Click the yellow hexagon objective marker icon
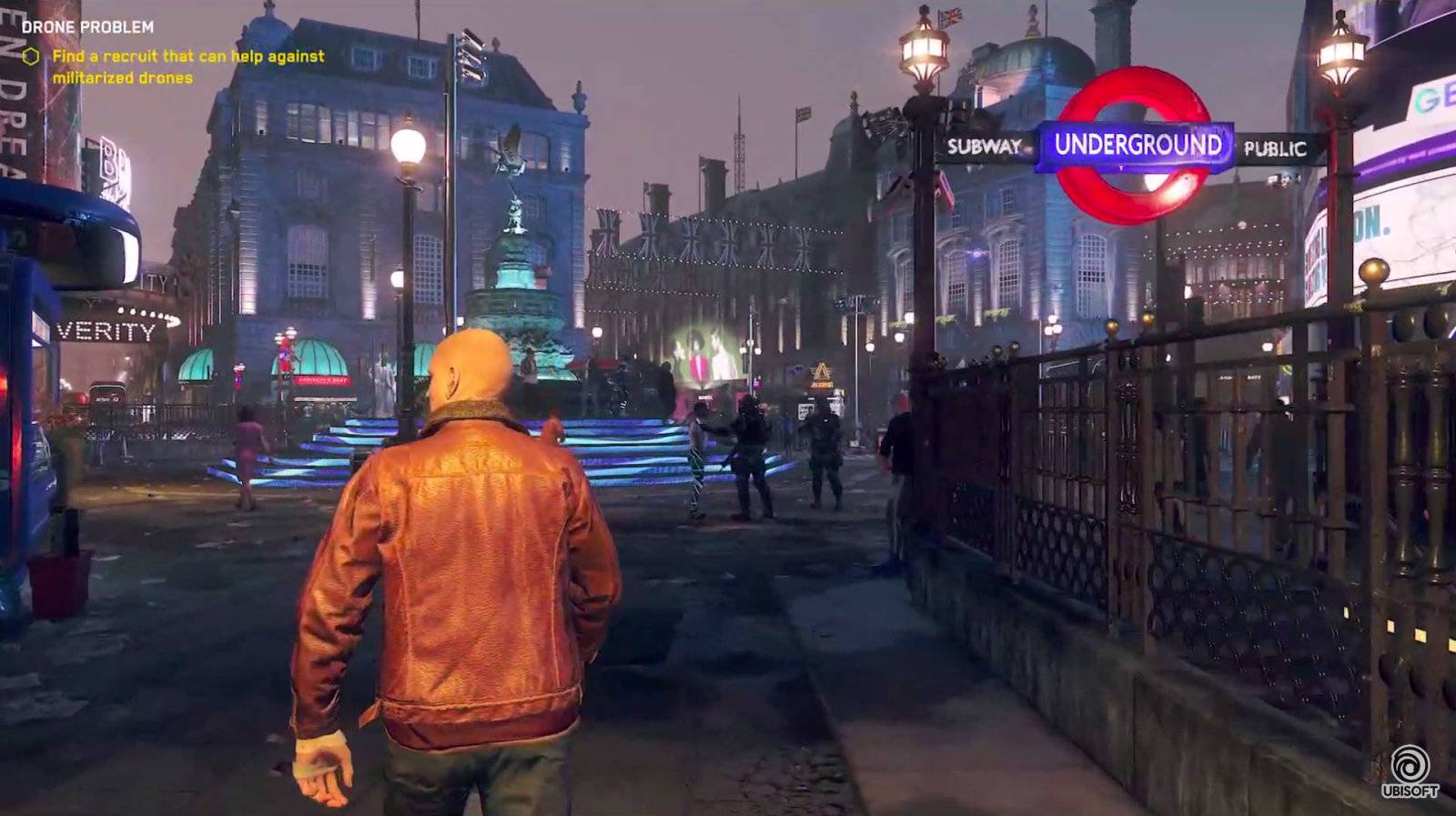 pos(31,56)
